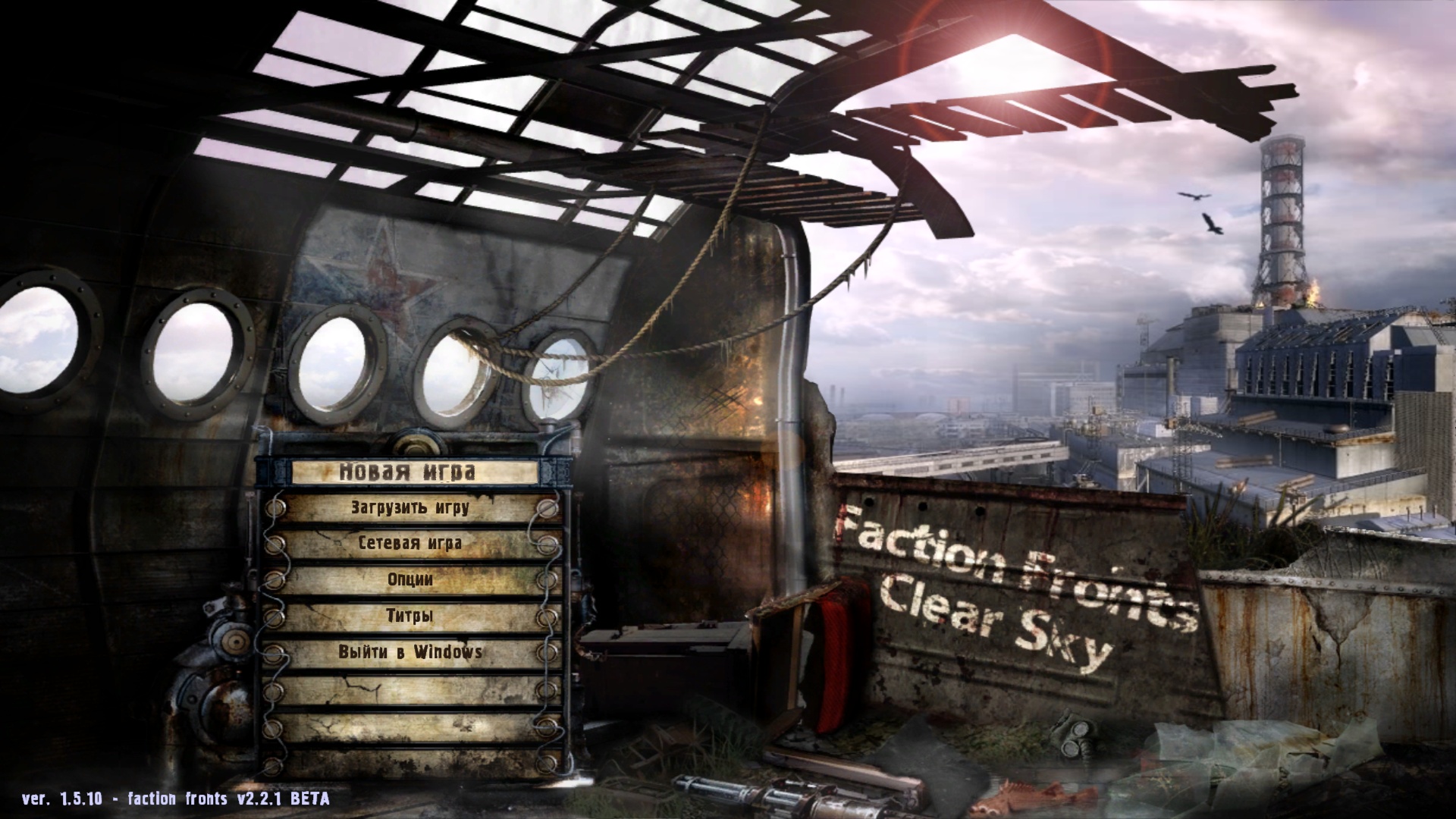The width and height of the screenshot is (1456, 819).
Task: Click Выйти в Windows to exit the game
Action: pyautogui.click(x=411, y=651)
